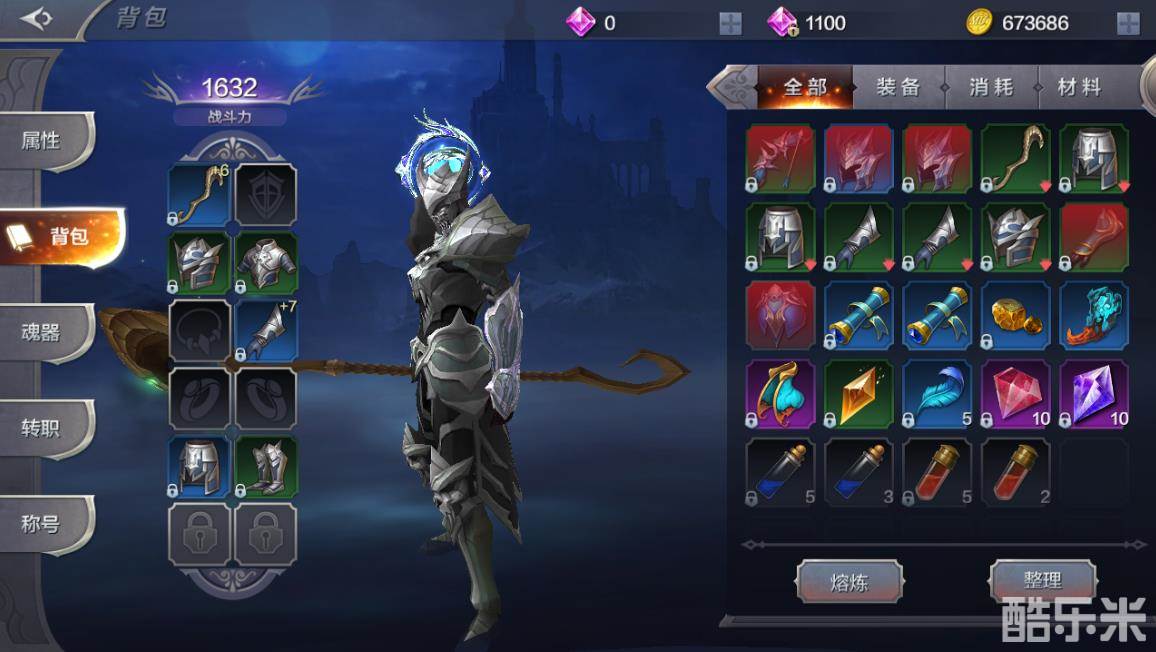Choose the purple crystal stack in bag

(x=1094, y=394)
